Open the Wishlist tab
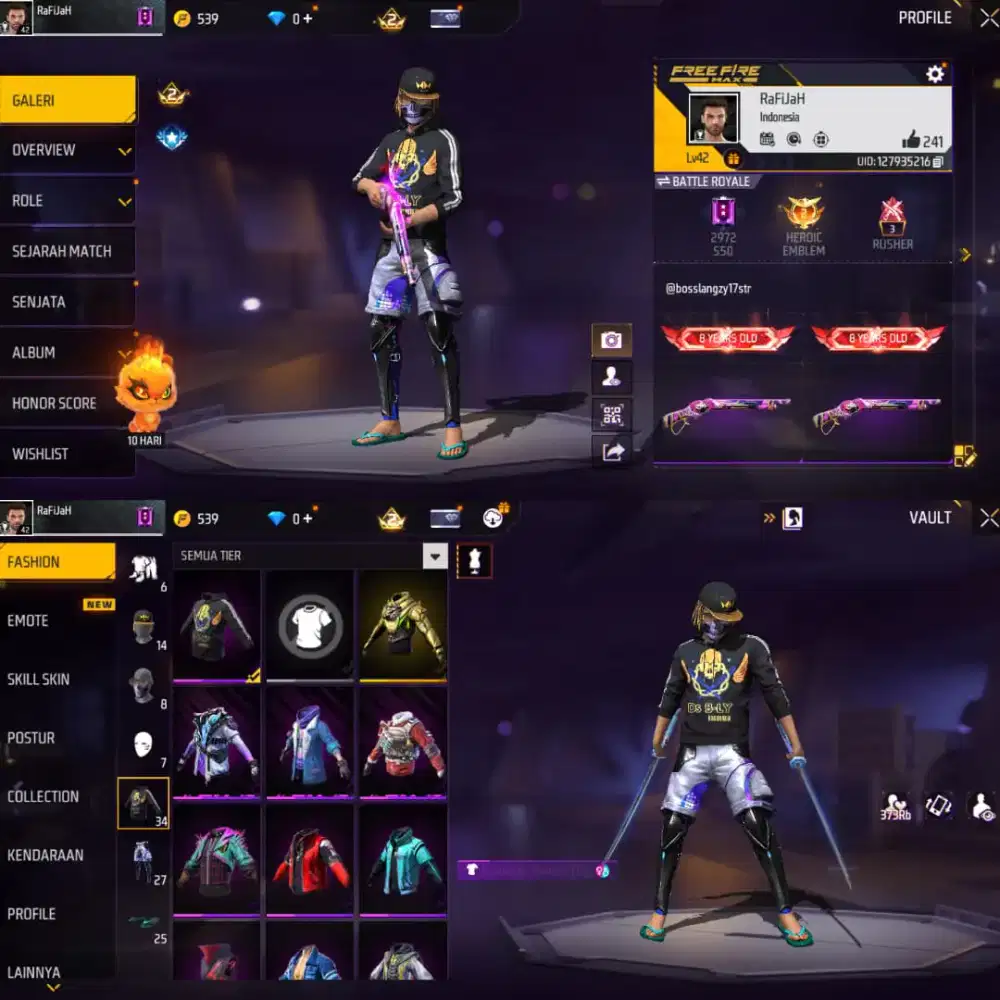Screen dimensions: 1000x1000 click(x=66, y=454)
